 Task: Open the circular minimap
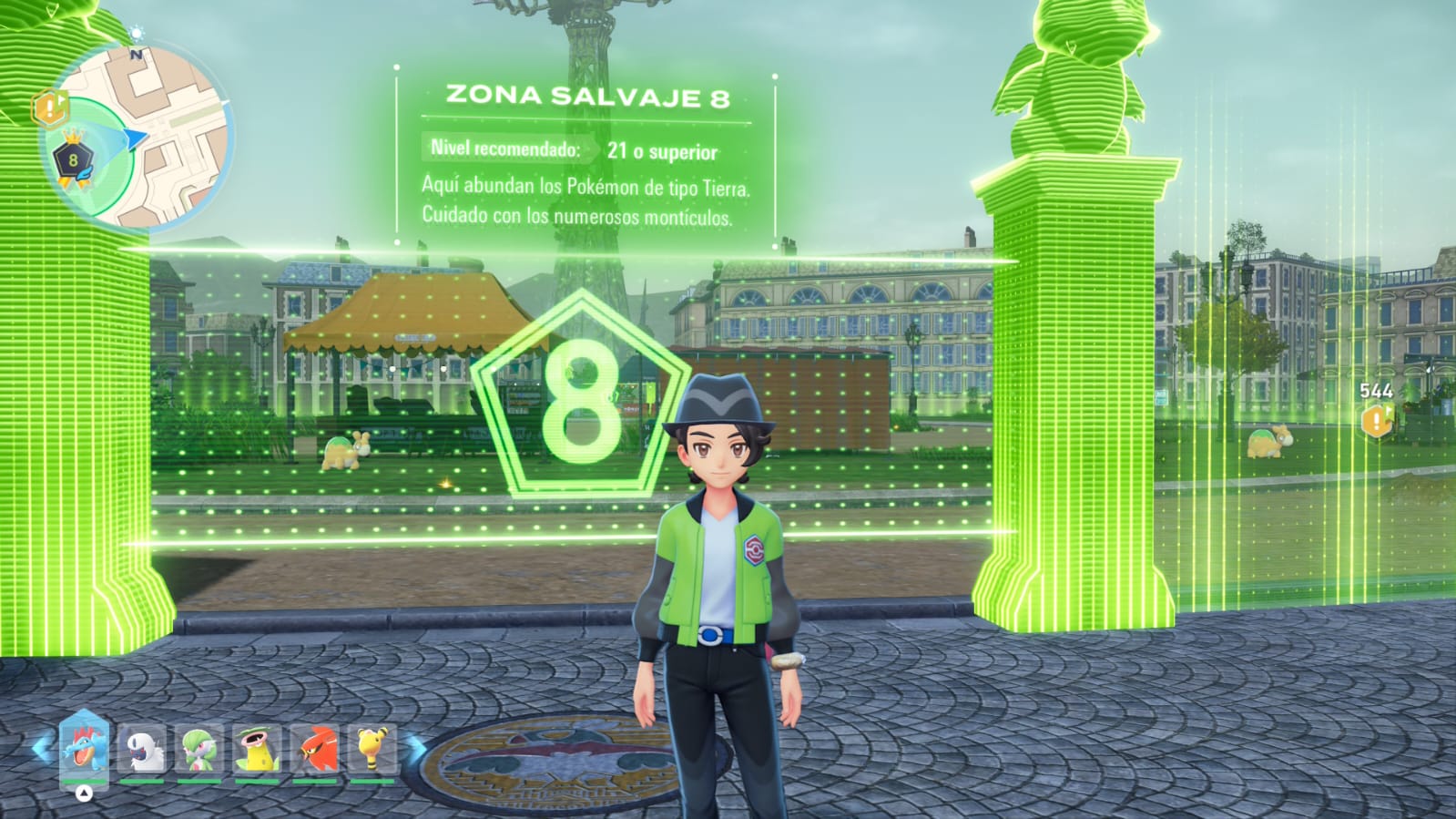[137, 137]
